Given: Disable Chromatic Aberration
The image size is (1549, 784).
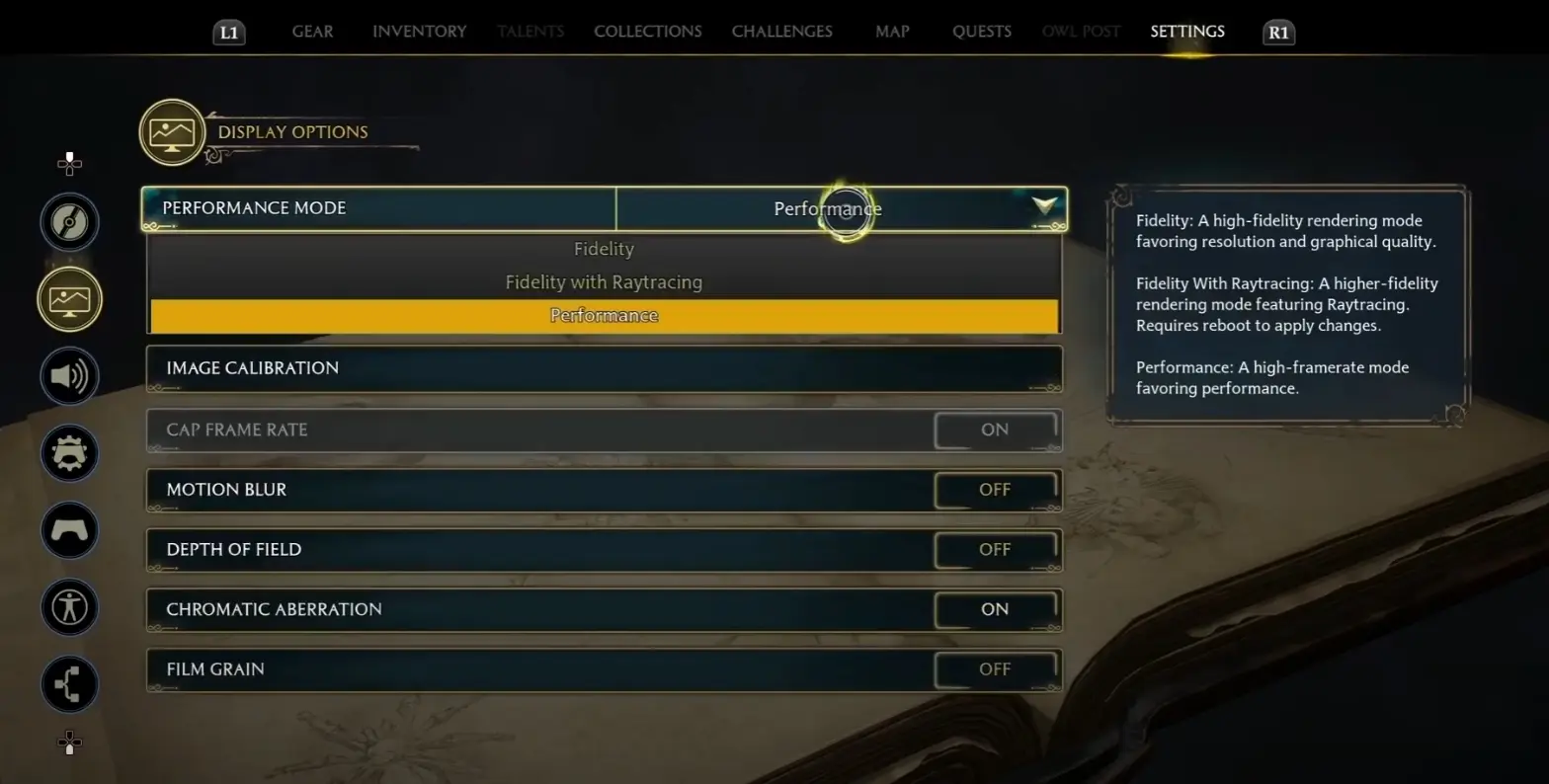Looking at the screenshot, I should point(995,609).
